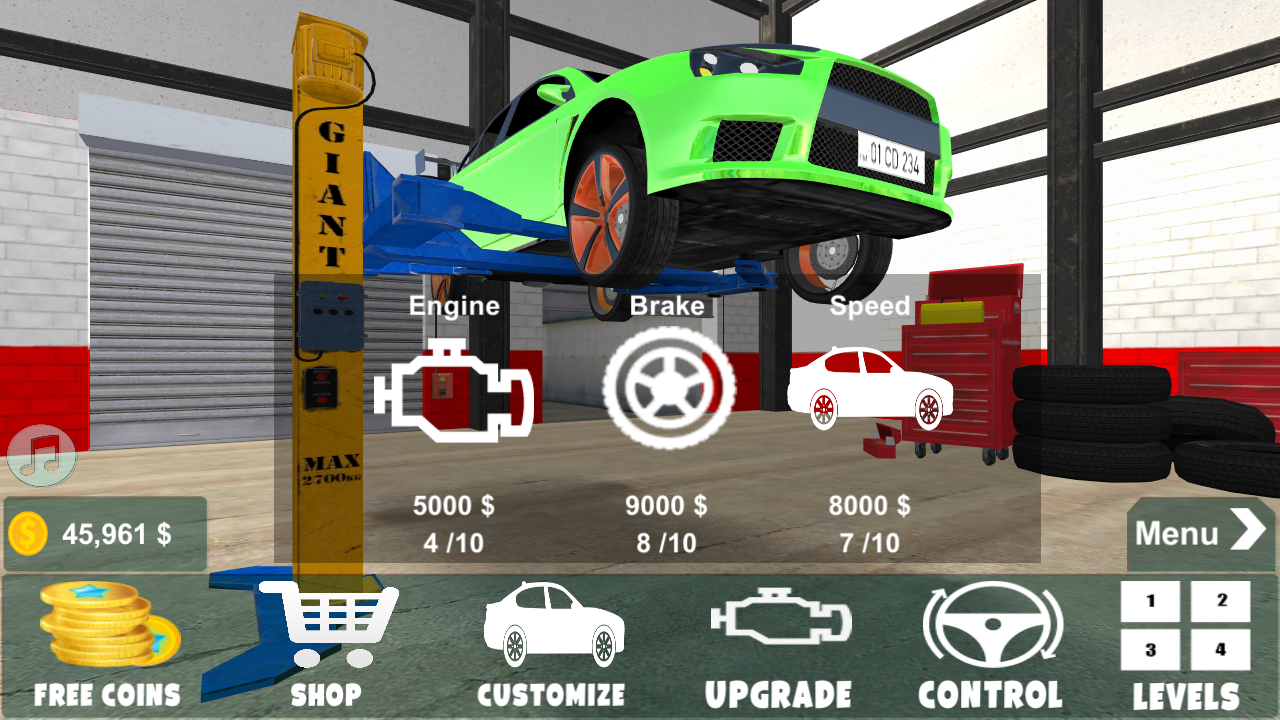This screenshot has width=1280, height=720.
Task: Select the Speed upgrade icon
Action: (870, 390)
